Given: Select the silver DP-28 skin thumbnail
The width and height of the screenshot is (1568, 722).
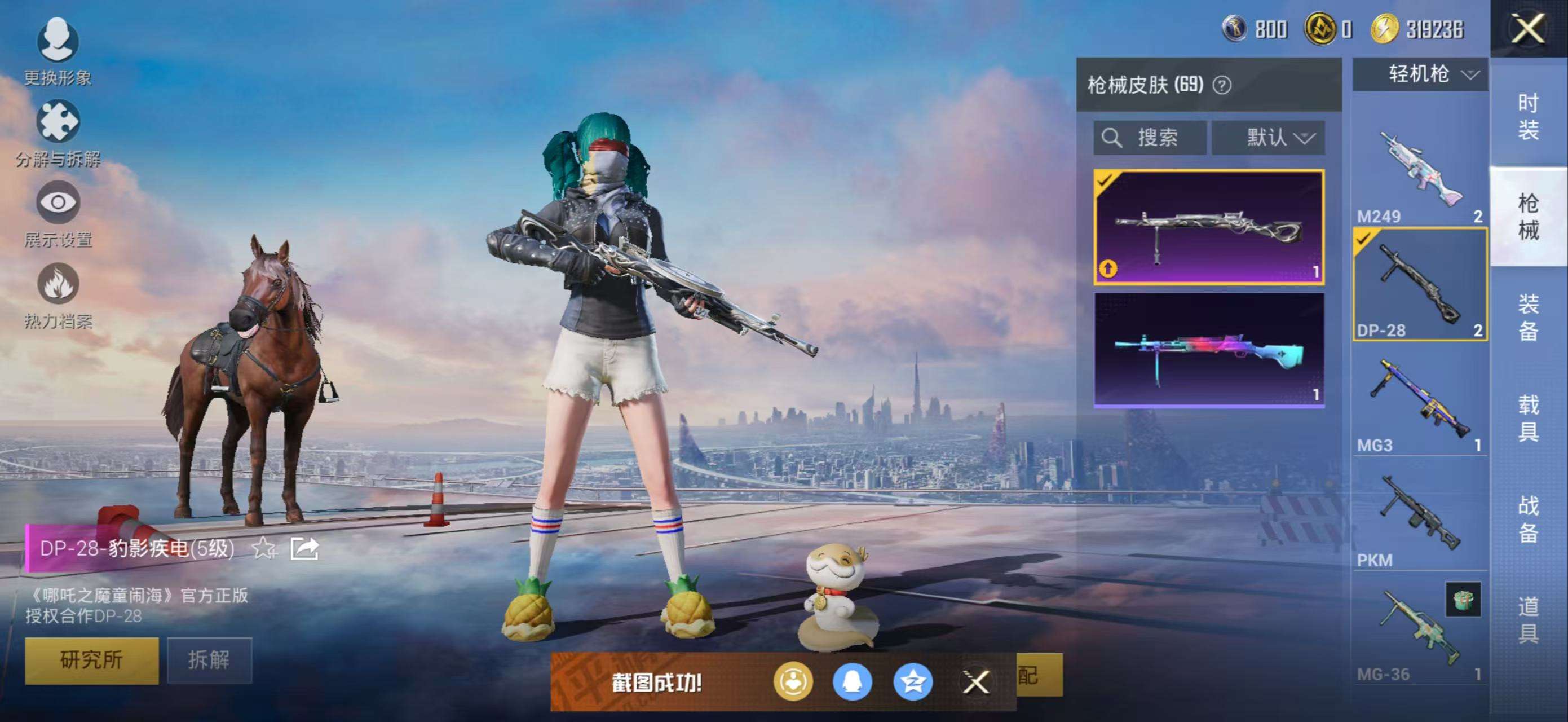Looking at the screenshot, I should click(x=1209, y=227).
